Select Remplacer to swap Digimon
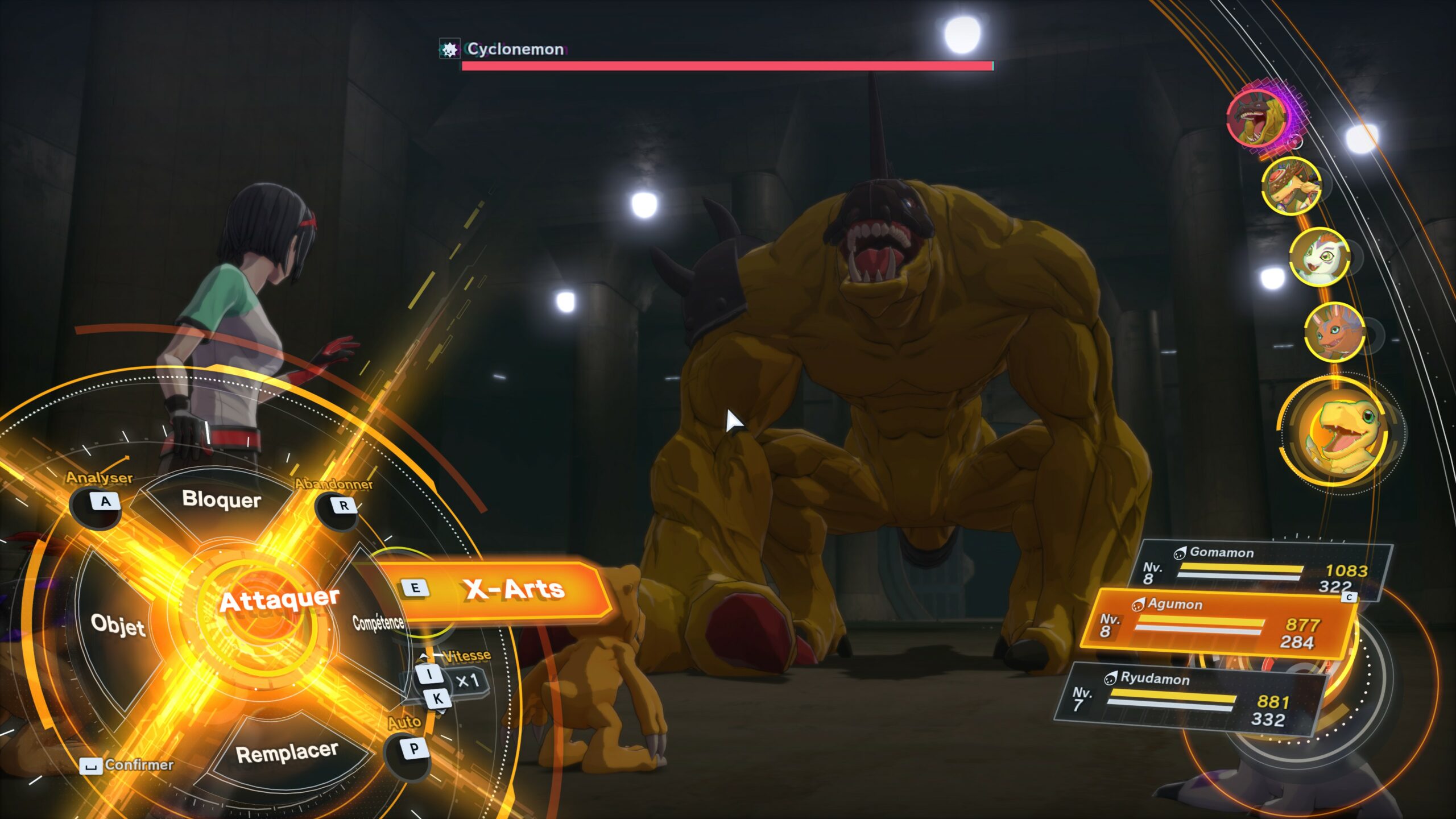 [287, 753]
